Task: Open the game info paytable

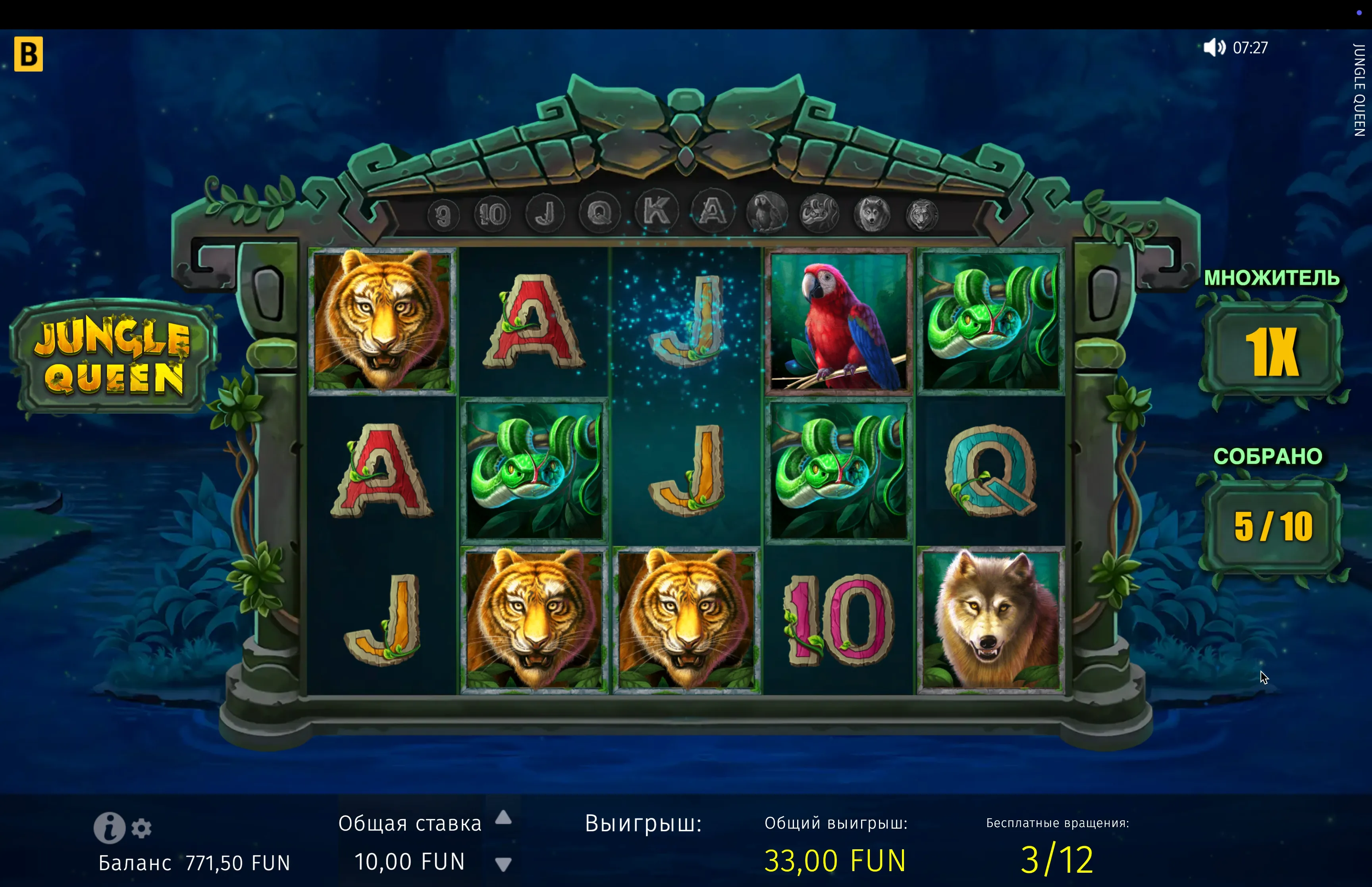Action: [110, 828]
